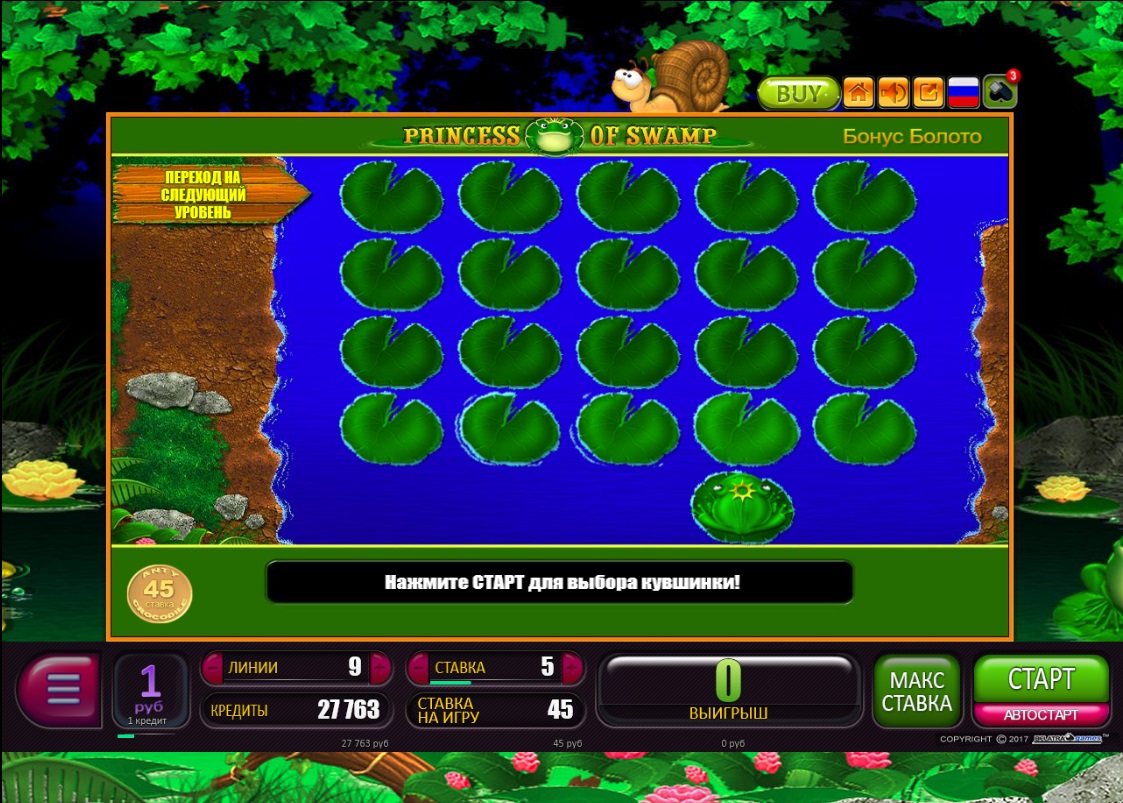Click the green СТАРТ button
The image size is (1123, 803).
[x=1040, y=679]
